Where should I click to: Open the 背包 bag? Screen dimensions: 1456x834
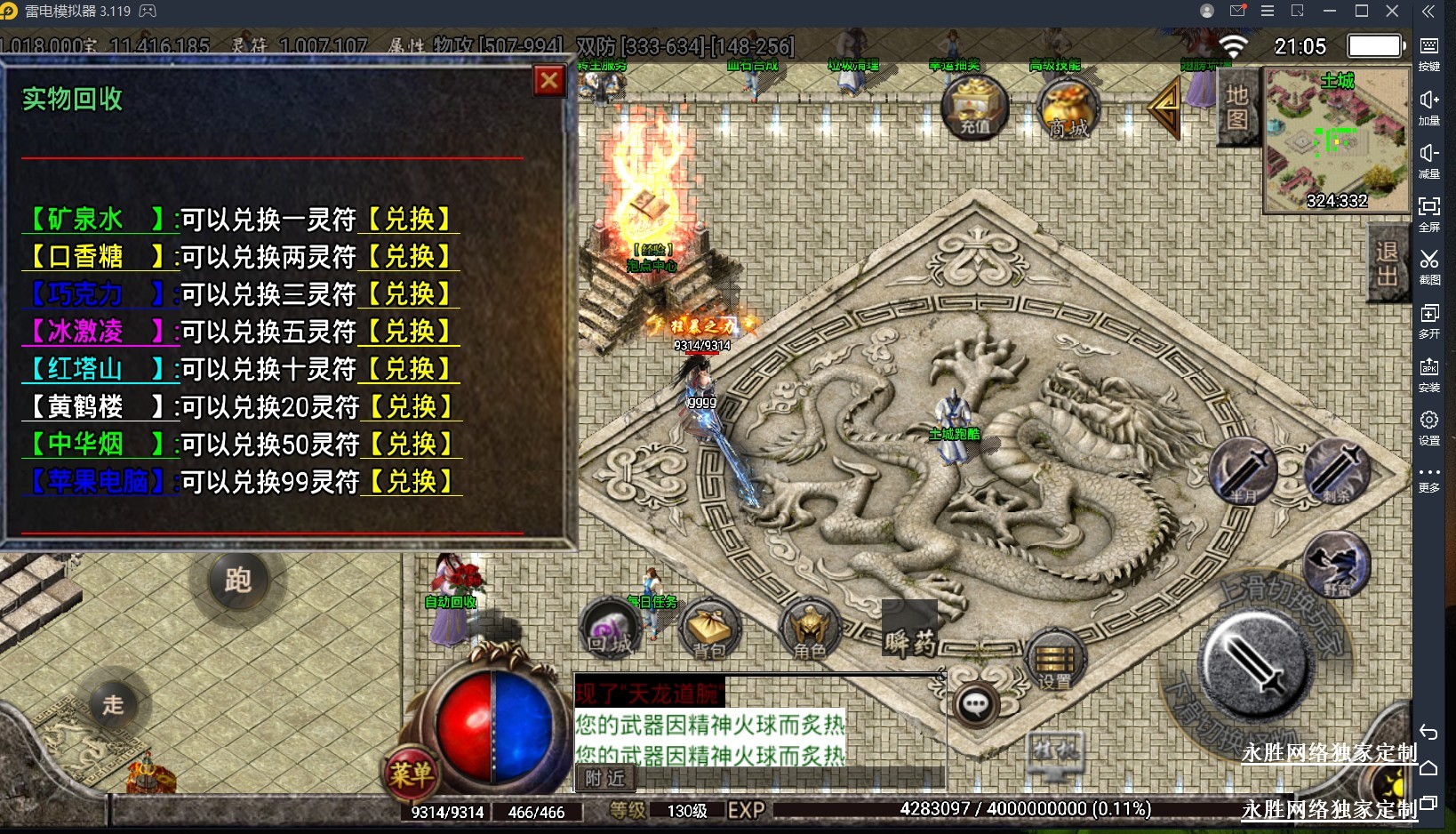point(708,630)
